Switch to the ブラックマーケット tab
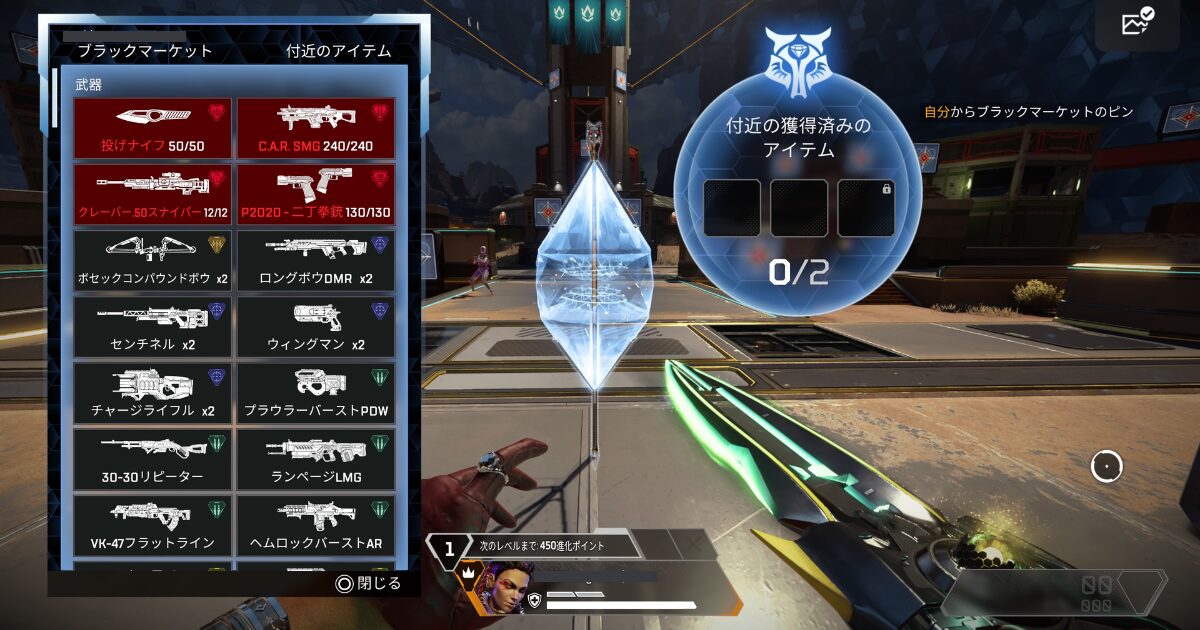This screenshot has width=1200, height=630. click(x=145, y=51)
